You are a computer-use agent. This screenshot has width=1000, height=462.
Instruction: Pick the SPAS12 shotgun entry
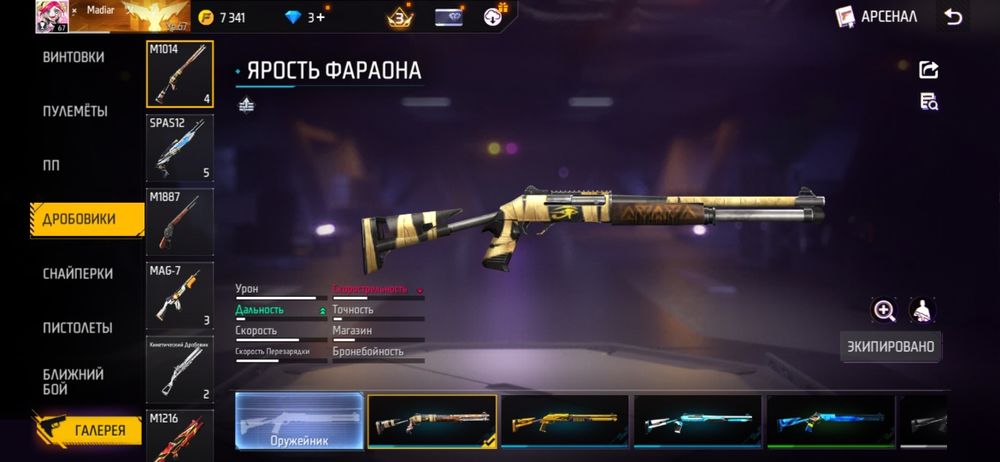point(180,148)
